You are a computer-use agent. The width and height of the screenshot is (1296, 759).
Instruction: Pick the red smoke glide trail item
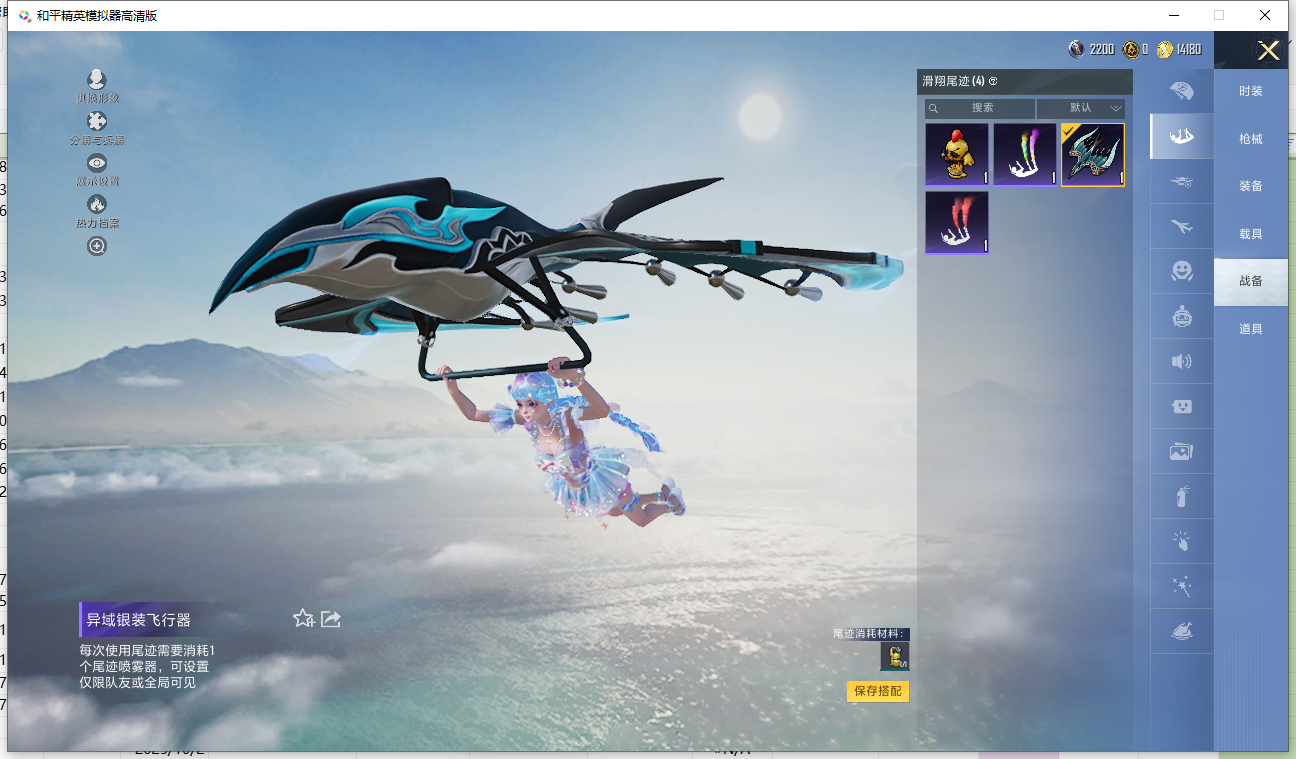pos(957,222)
